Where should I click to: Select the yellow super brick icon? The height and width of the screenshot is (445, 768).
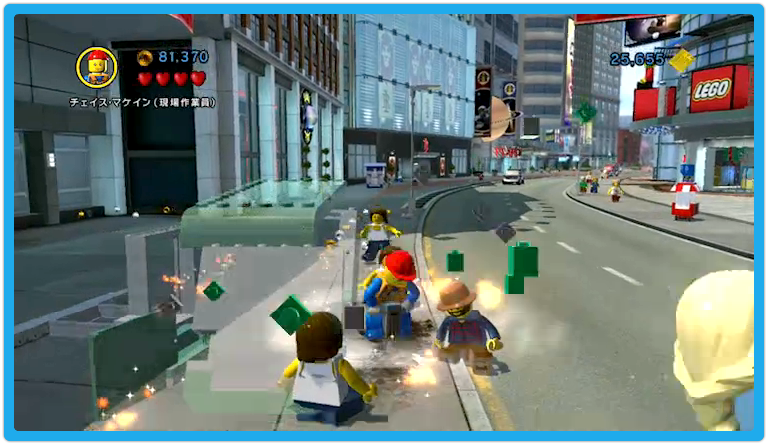pyautogui.click(x=681, y=60)
